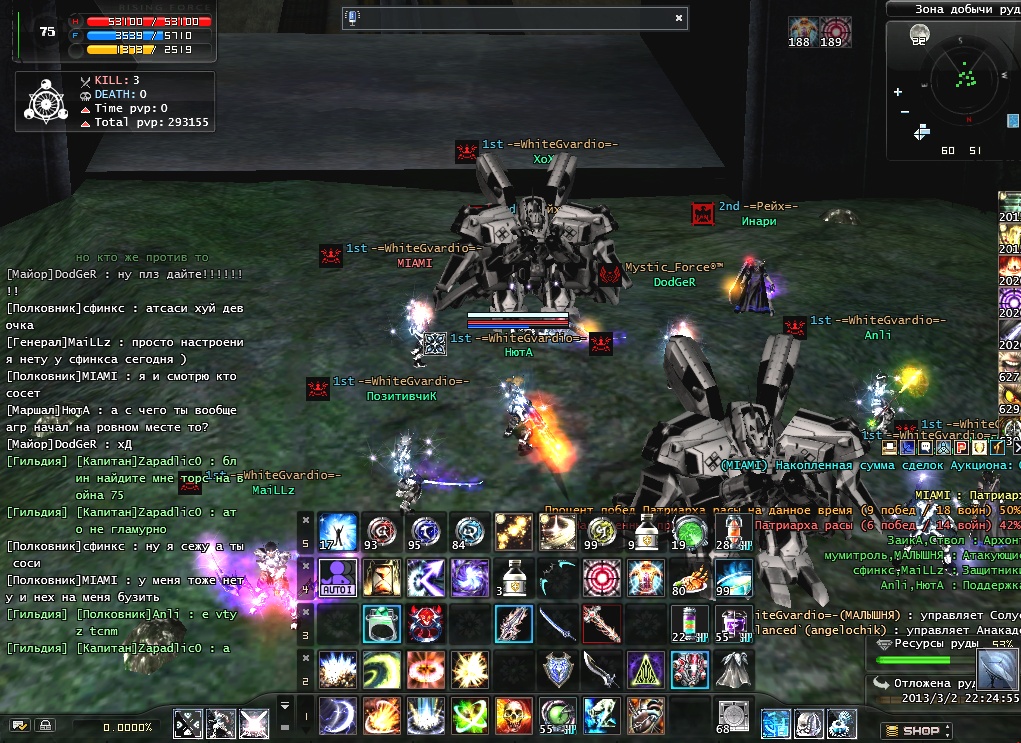Screen dimensions: 1021x743
Task: Activate the AUTO I hotbar slot
Action: pyautogui.click(x=337, y=577)
